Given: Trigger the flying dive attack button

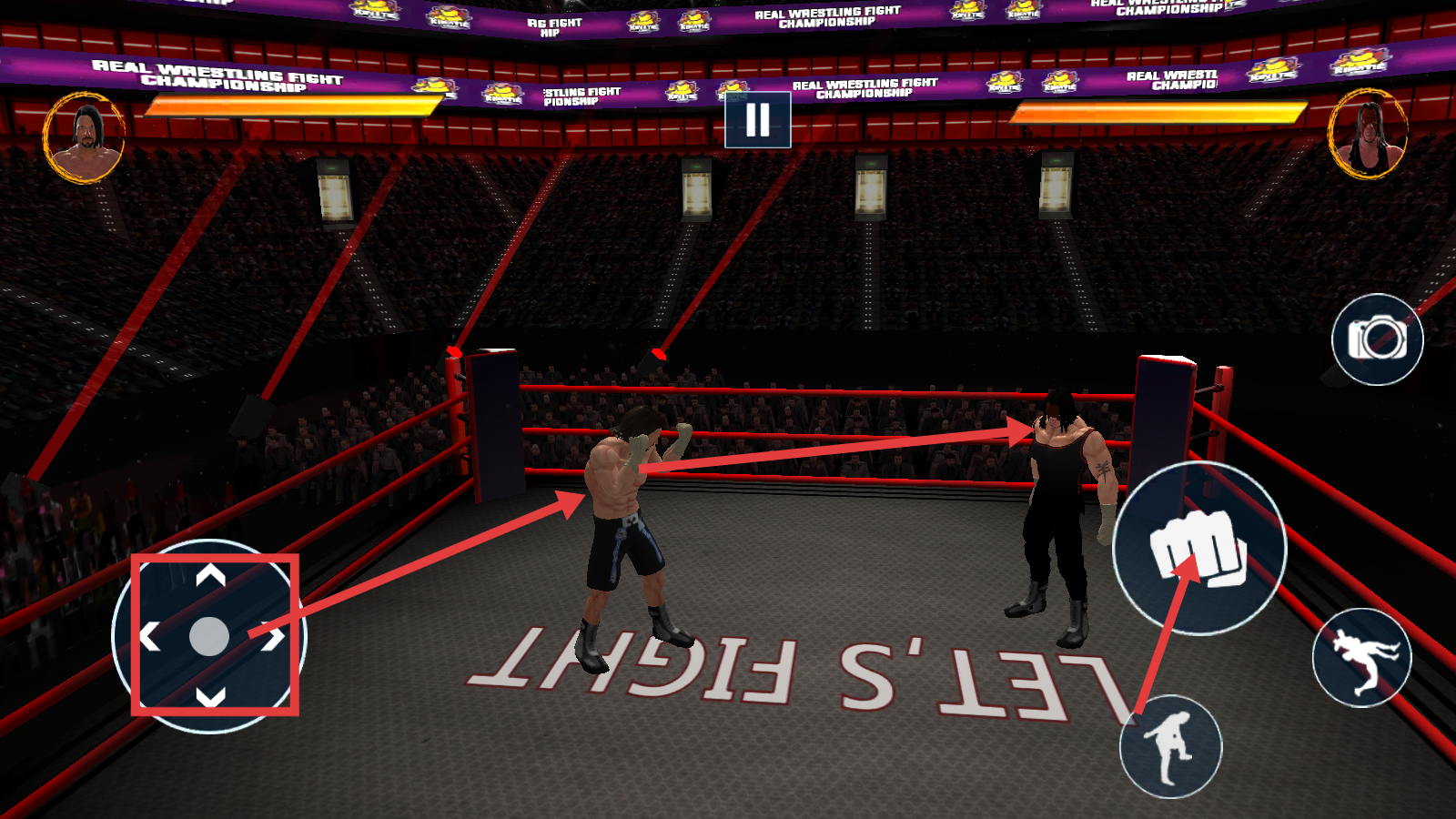Looking at the screenshot, I should coord(1361,657).
